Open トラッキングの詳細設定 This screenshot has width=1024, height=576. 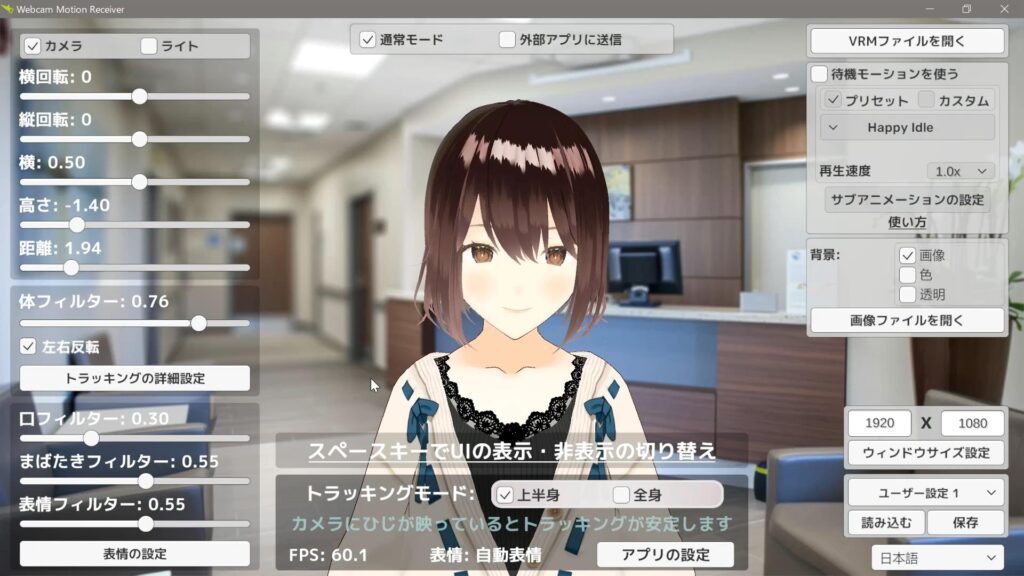[135, 378]
